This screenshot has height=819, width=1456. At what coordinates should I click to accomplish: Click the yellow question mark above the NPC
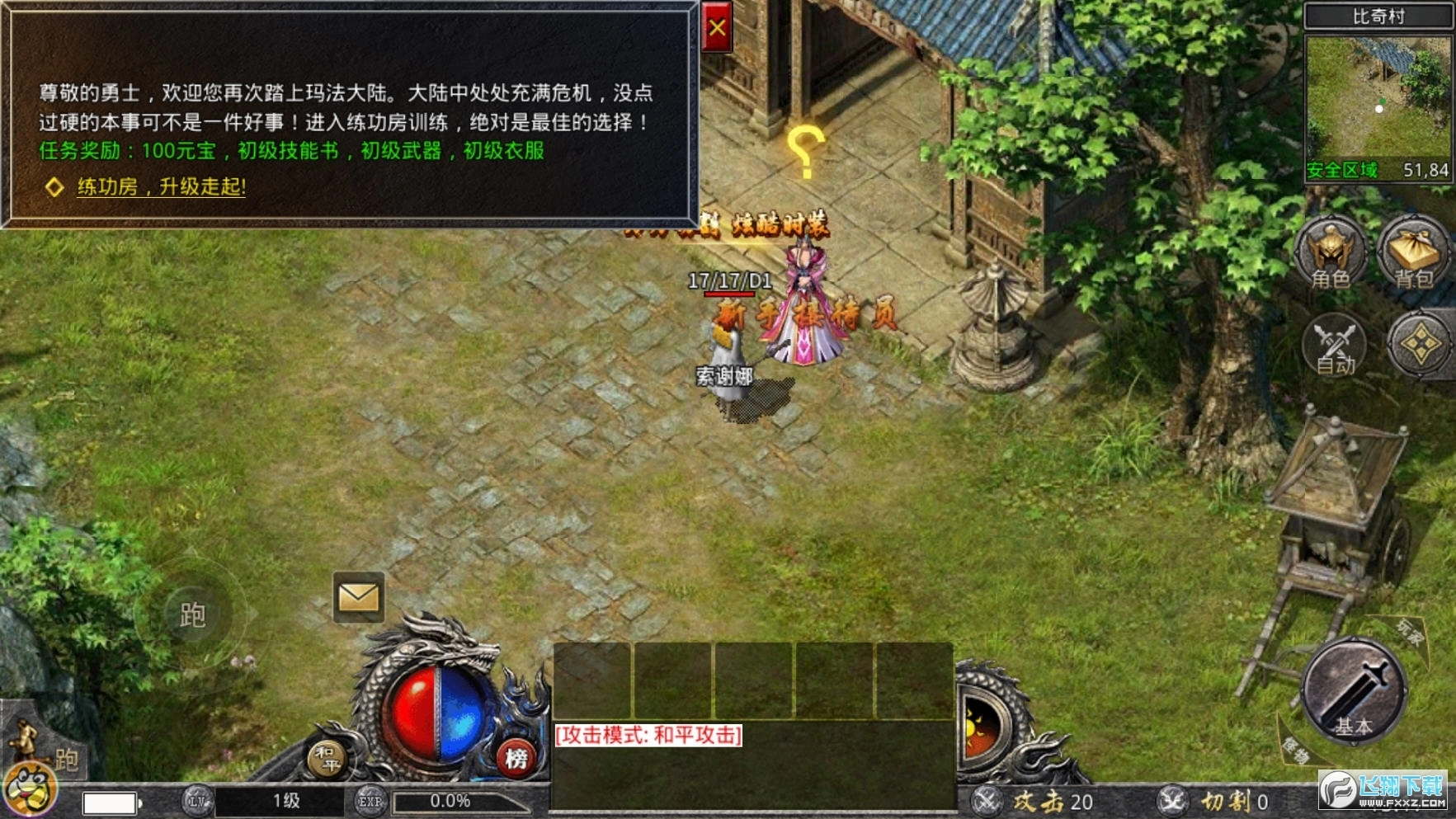click(x=806, y=153)
